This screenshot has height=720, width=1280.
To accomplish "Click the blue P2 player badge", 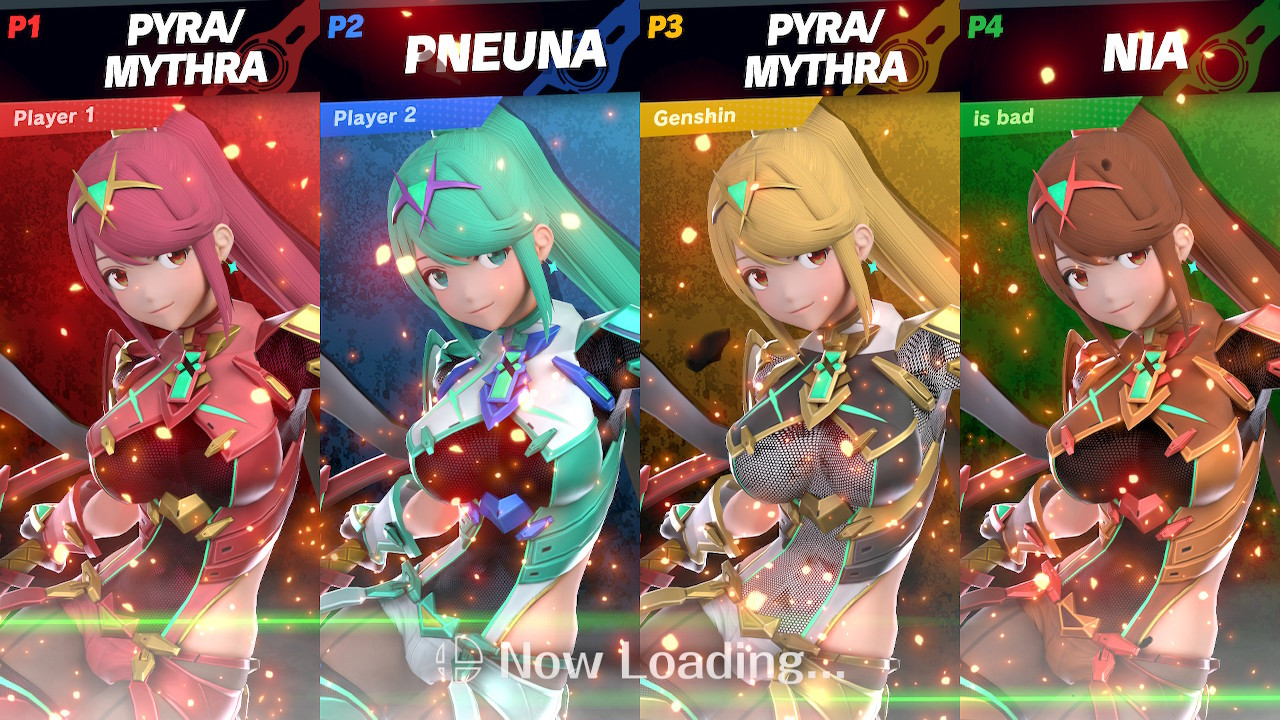I will click(347, 28).
